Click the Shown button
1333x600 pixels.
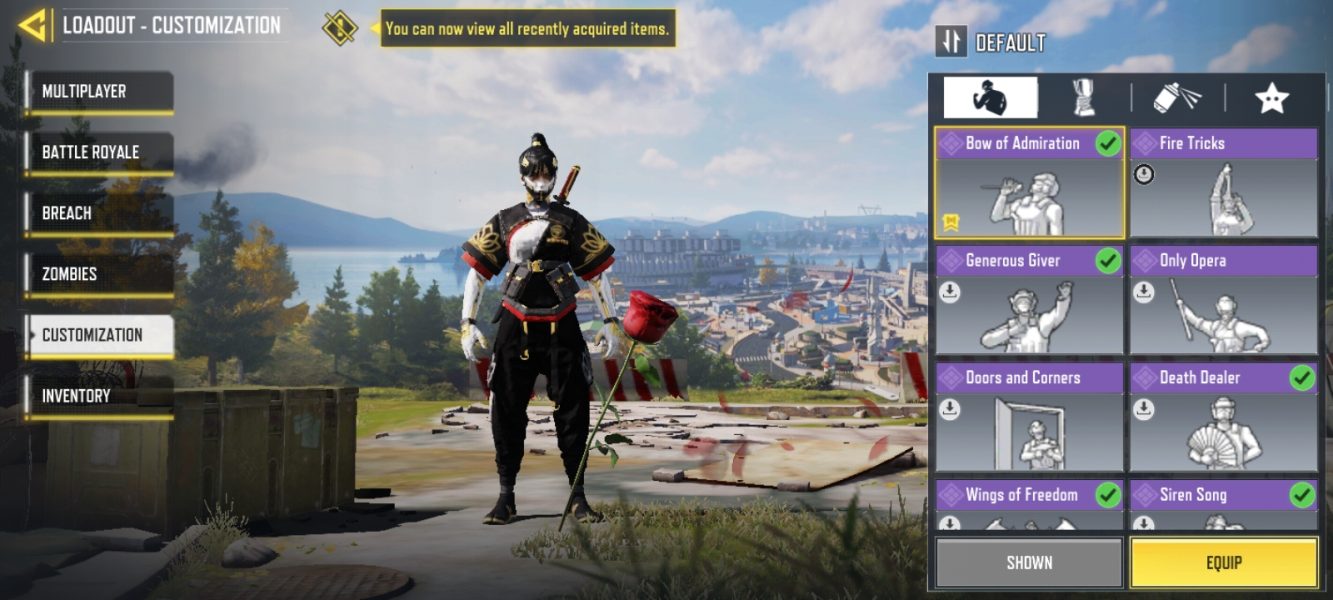coord(1029,562)
